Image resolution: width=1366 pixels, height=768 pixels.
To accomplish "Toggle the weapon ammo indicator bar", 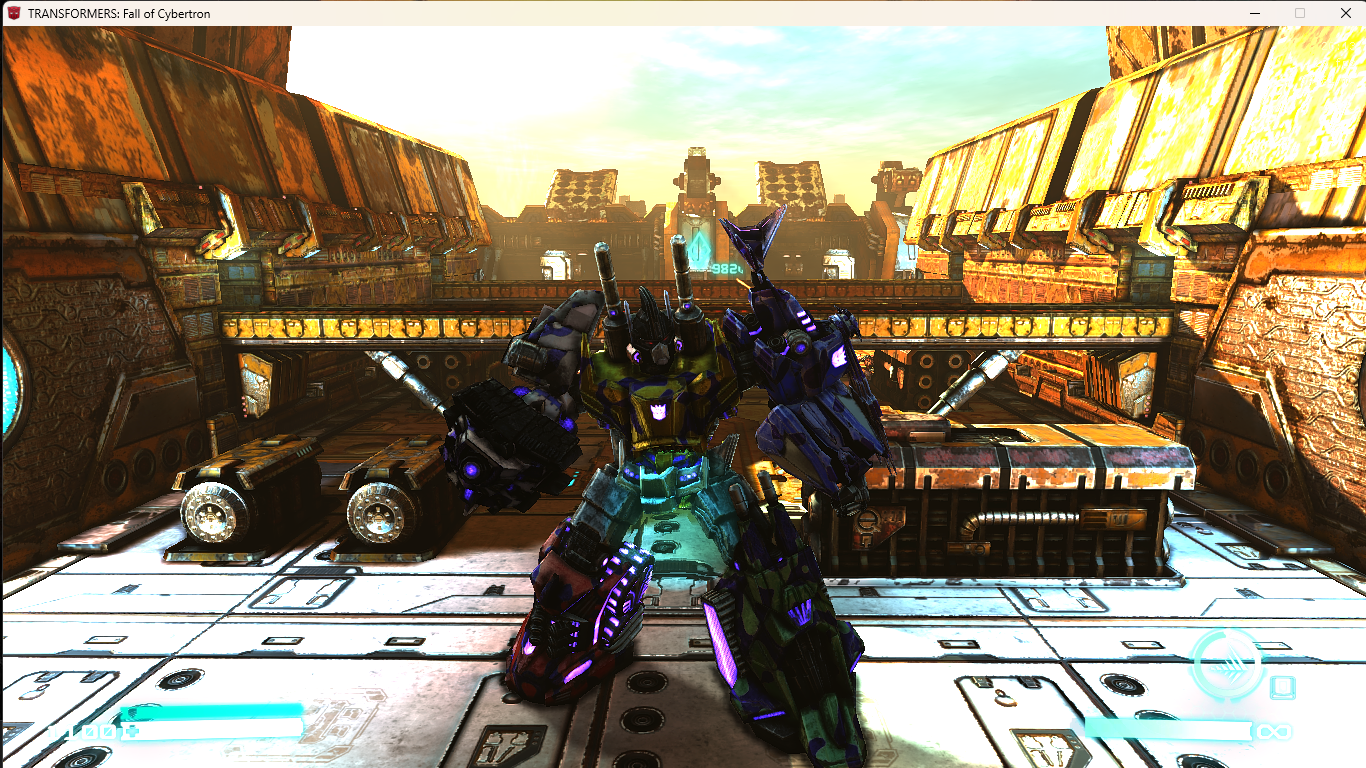I will [x=1170, y=730].
